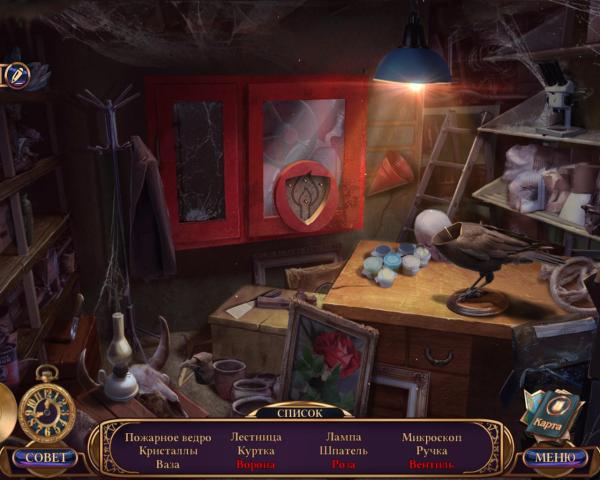Click the pencil journal icon

[18, 74]
